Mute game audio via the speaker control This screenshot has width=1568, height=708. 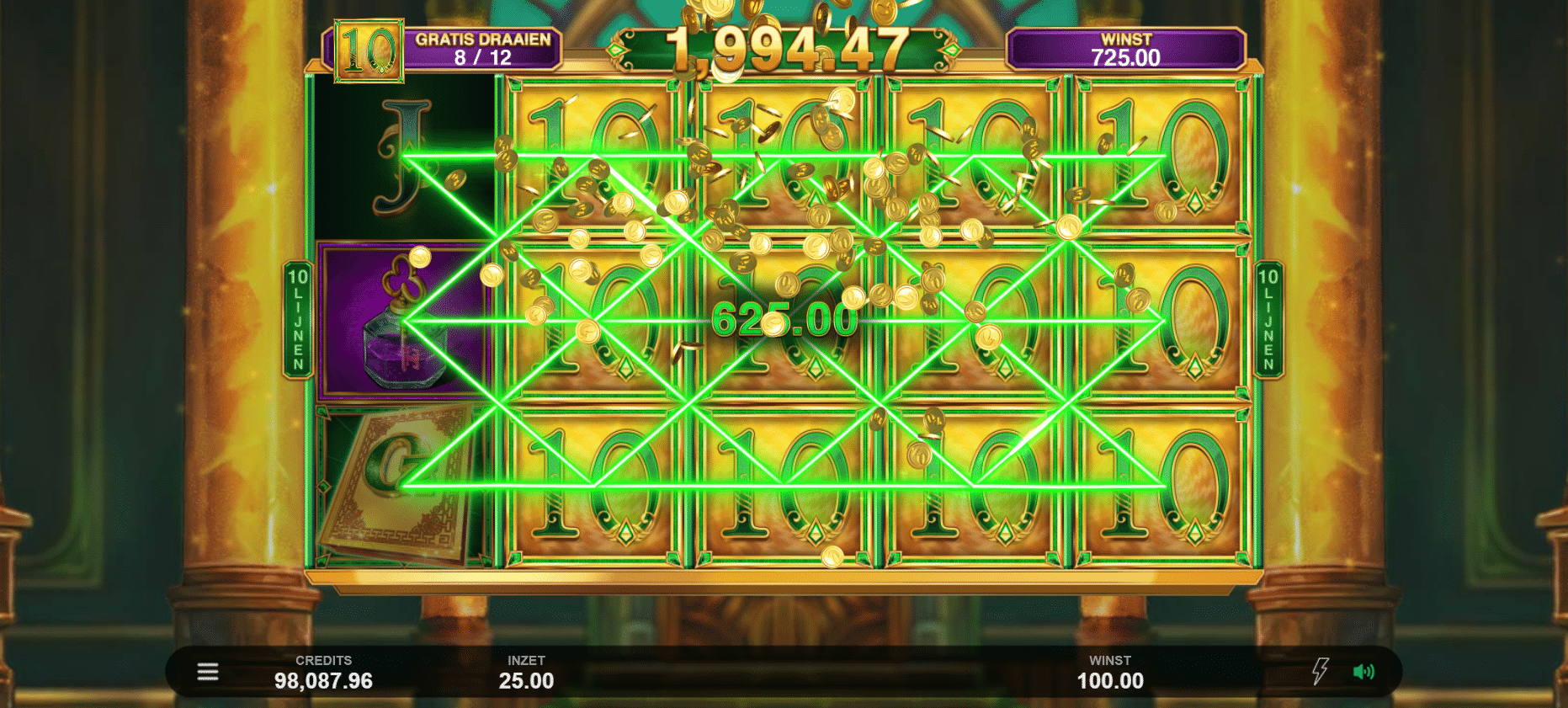tap(1365, 671)
